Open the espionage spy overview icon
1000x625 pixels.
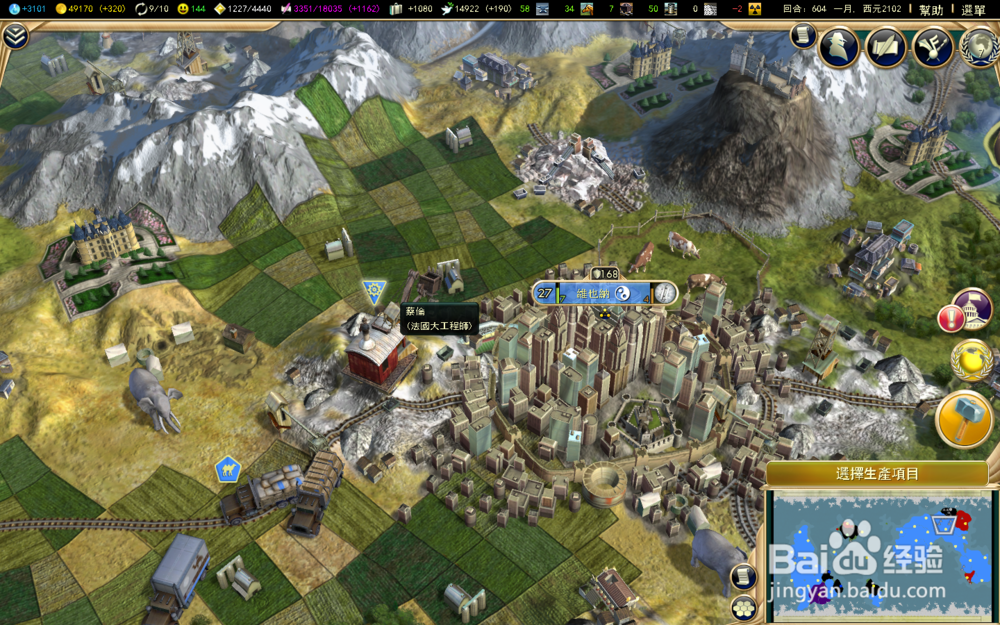pos(837,46)
